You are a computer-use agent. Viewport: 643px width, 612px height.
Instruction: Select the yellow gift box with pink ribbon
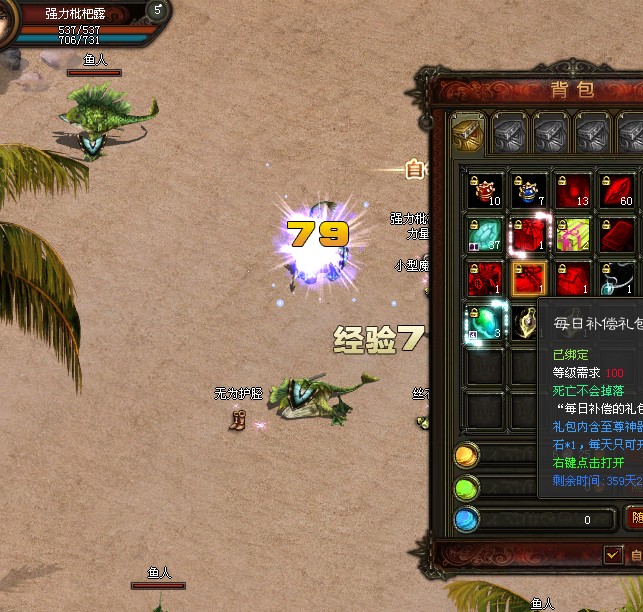coord(575,234)
